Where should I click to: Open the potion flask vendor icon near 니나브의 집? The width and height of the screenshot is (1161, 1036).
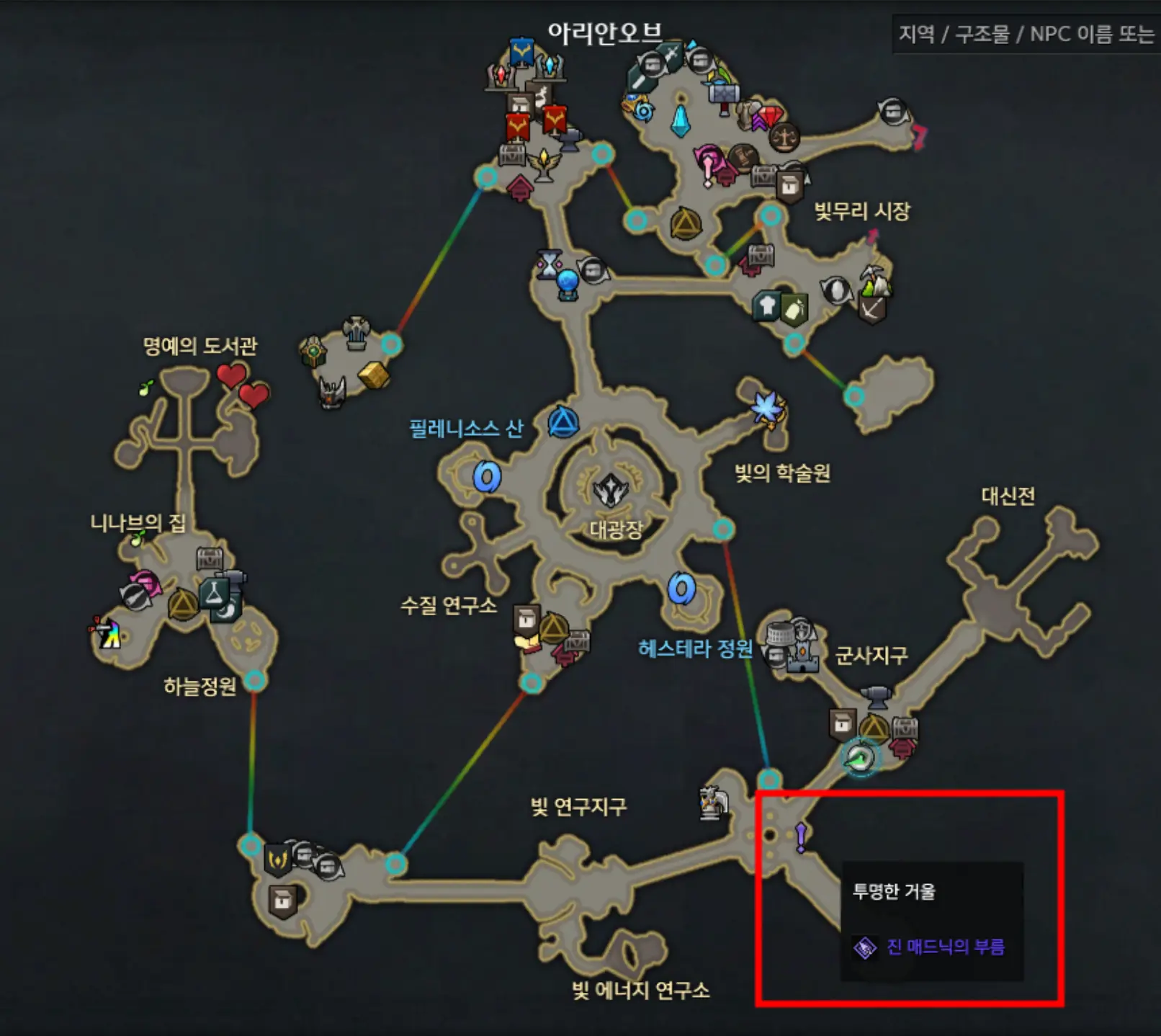pyautogui.click(x=215, y=595)
